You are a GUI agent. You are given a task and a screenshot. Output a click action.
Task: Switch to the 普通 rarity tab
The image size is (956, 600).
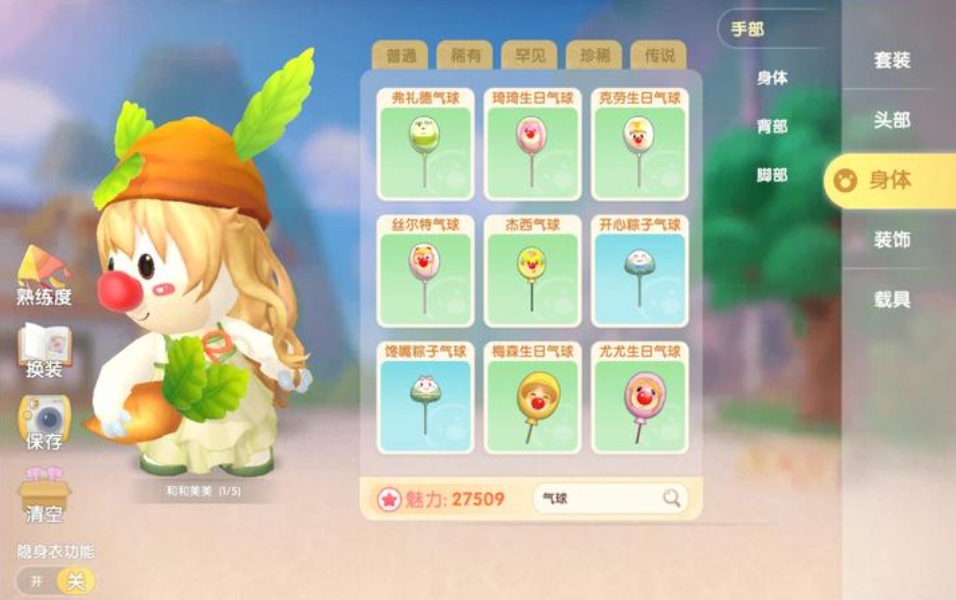click(400, 56)
